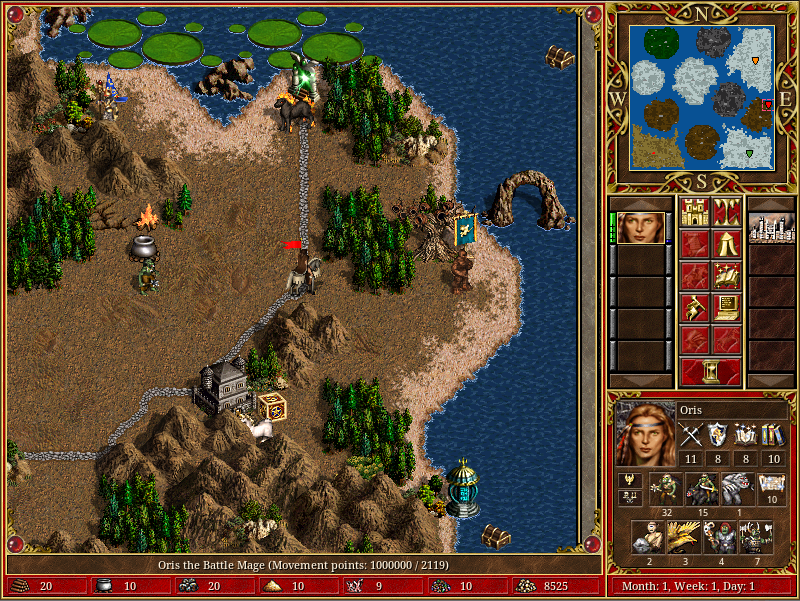The height and width of the screenshot is (601, 800).
Task: Click the tent sleep hero button
Action: coord(726,243)
